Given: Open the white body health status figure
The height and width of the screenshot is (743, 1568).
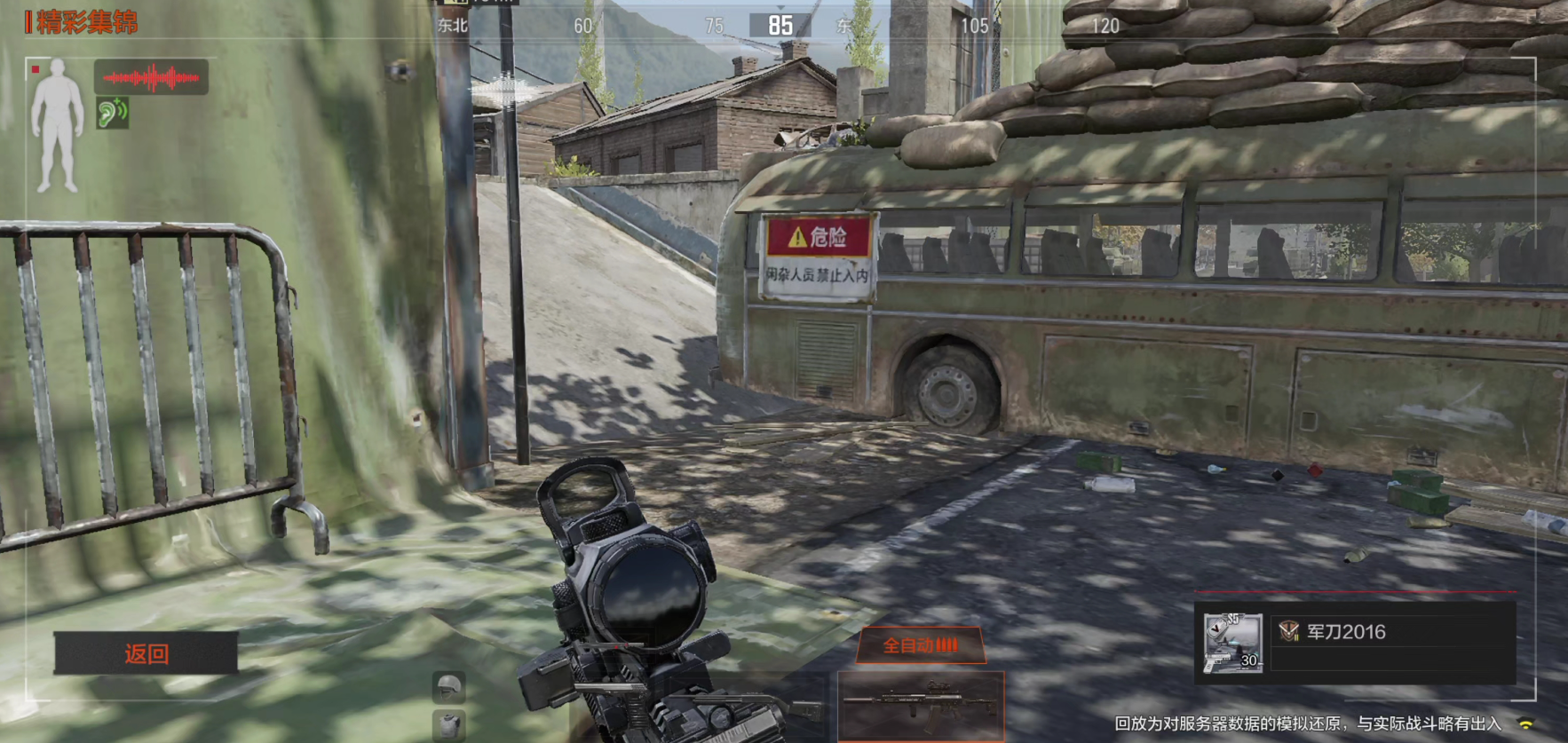Looking at the screenshot, I should (x=58, y=125).
